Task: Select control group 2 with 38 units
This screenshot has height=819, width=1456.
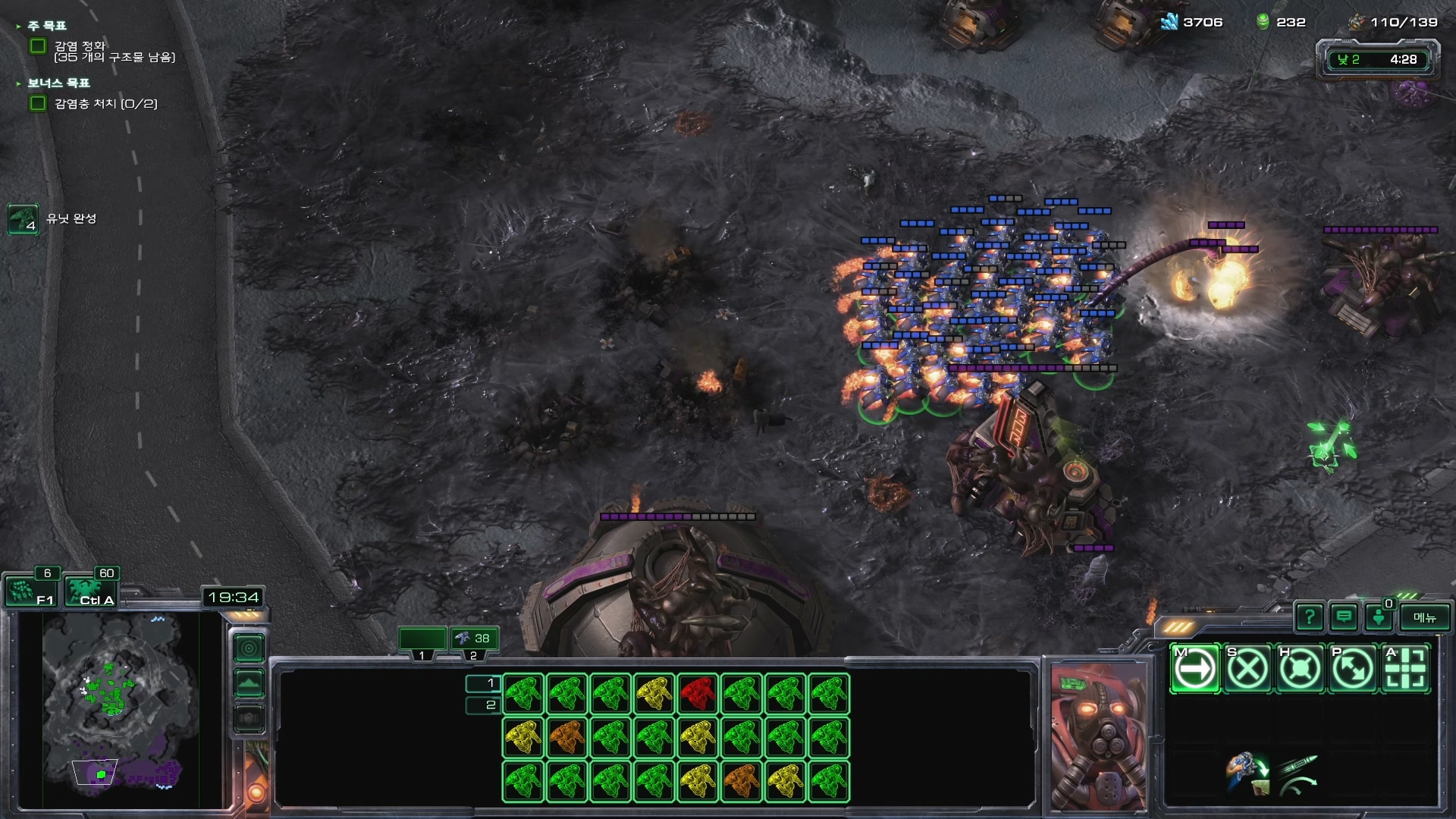Action: tap(474, 639)
